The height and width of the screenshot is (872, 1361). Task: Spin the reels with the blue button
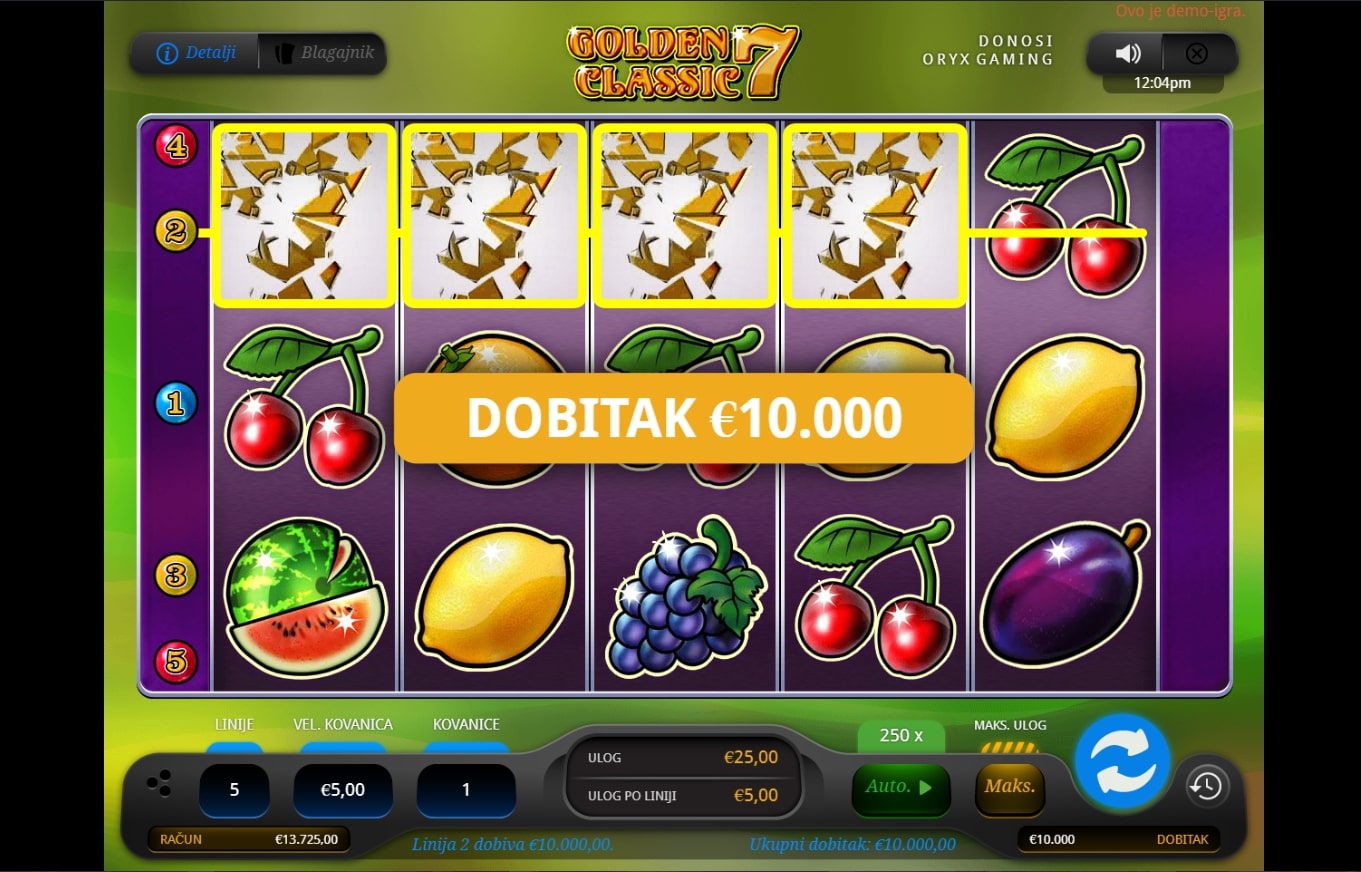point(1122,760)
